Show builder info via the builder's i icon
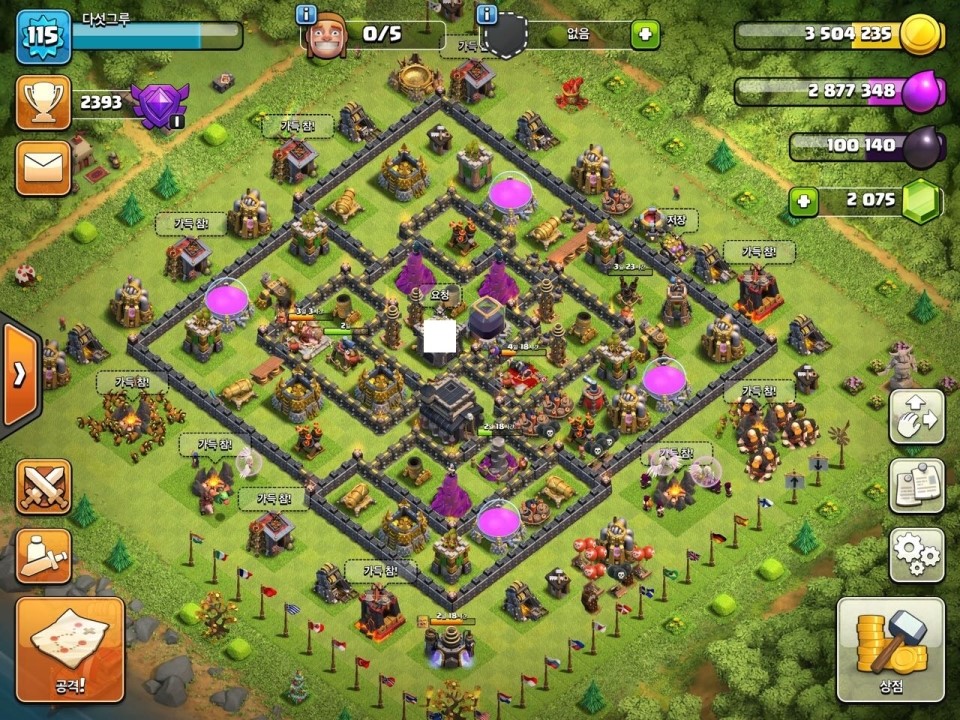Image resolution: width=960 pixels, height=720 pixels. point(308,15)
